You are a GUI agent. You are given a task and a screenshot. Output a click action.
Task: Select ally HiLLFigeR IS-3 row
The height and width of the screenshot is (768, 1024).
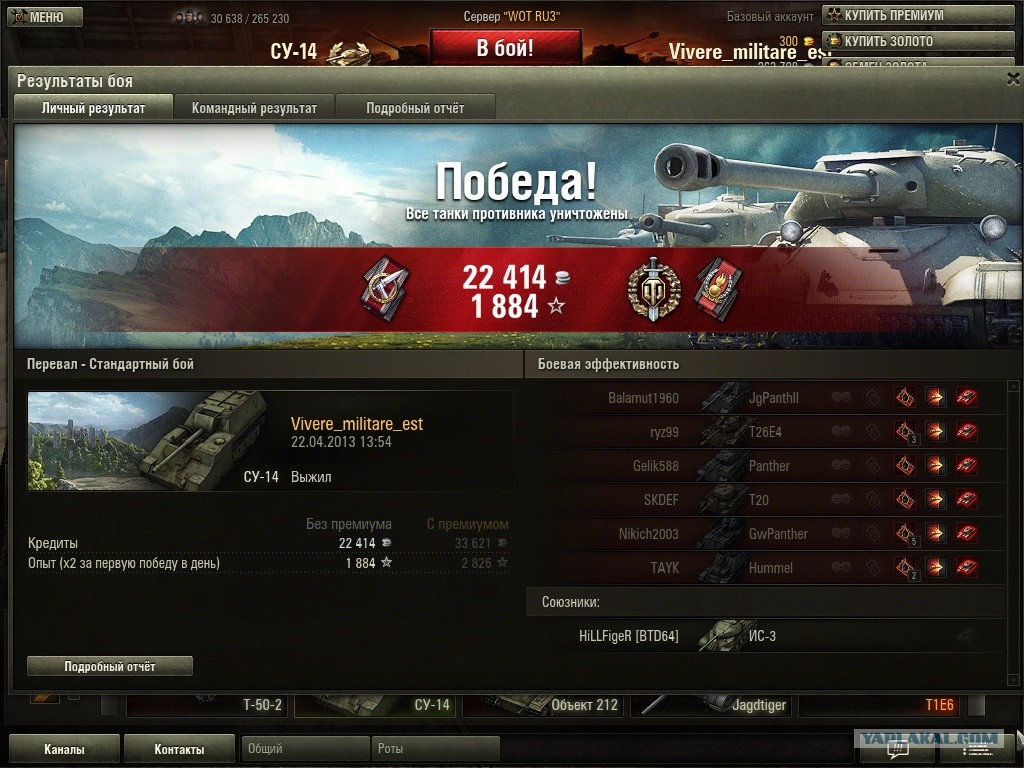click(x=765, y=636)
